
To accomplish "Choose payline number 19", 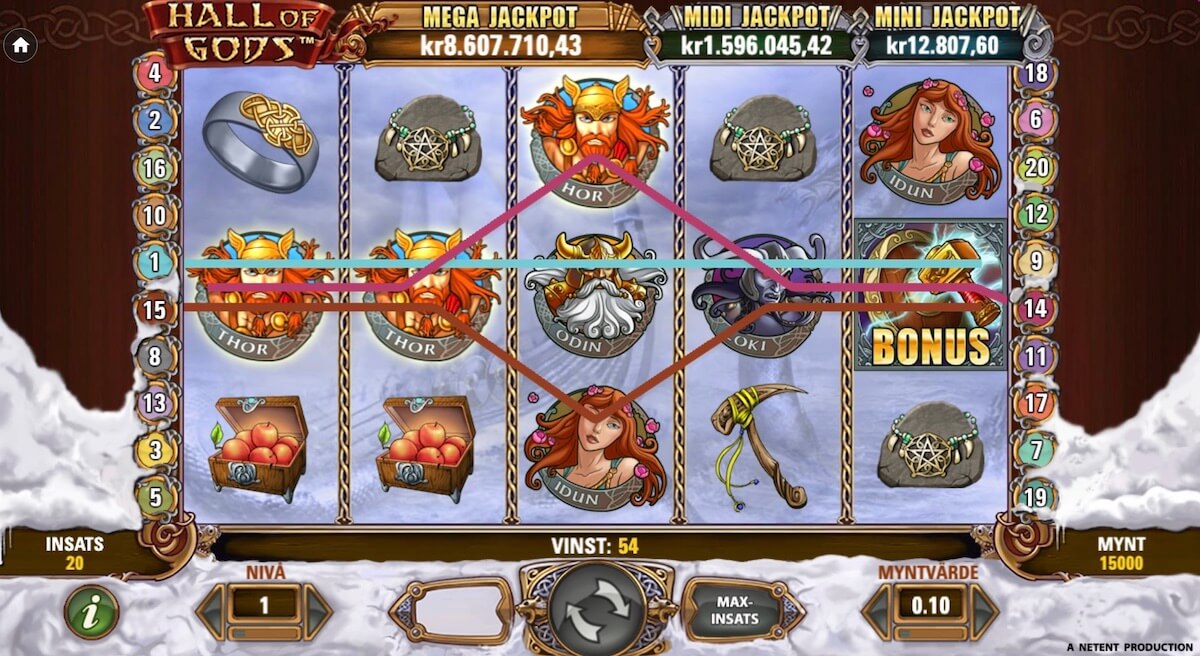I will coord(1036,497).
